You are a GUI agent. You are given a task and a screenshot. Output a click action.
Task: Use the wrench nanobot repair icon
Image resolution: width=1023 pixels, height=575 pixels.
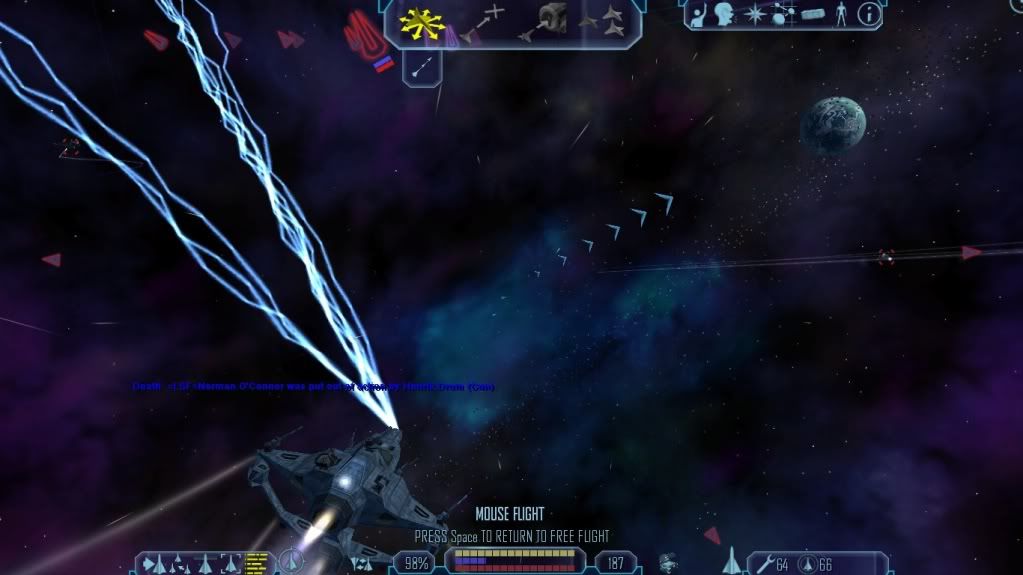tap(763, 564)
